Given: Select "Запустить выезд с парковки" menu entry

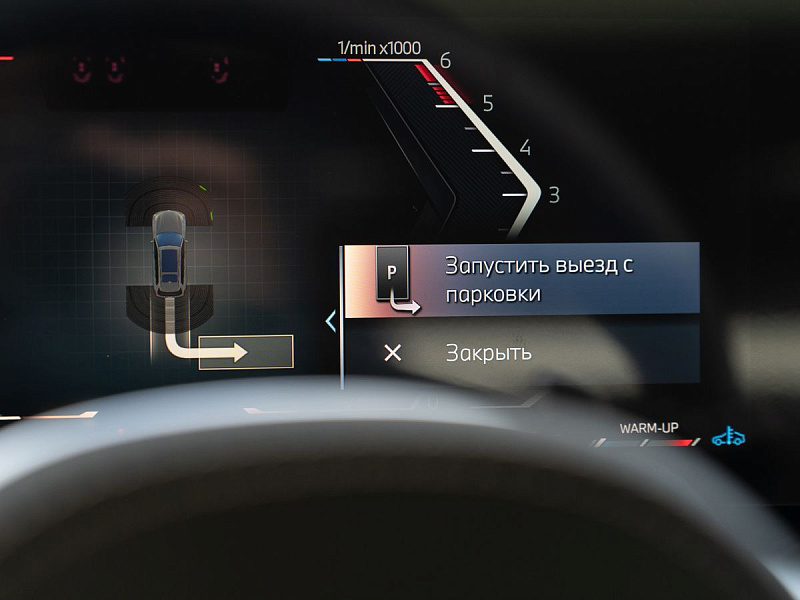Looking at the screenshot, I should pos(521,281).
